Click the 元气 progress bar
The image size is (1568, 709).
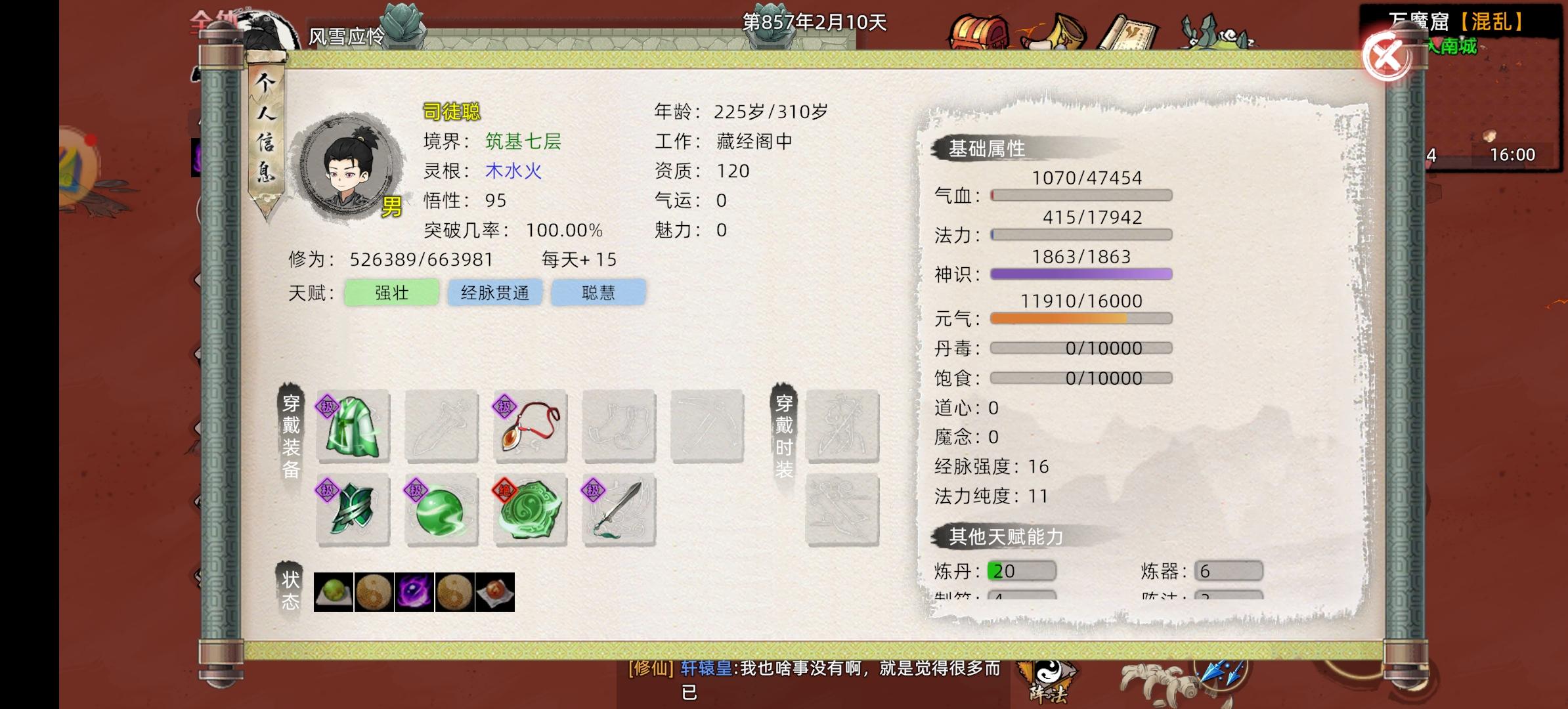pos(1080,318)
